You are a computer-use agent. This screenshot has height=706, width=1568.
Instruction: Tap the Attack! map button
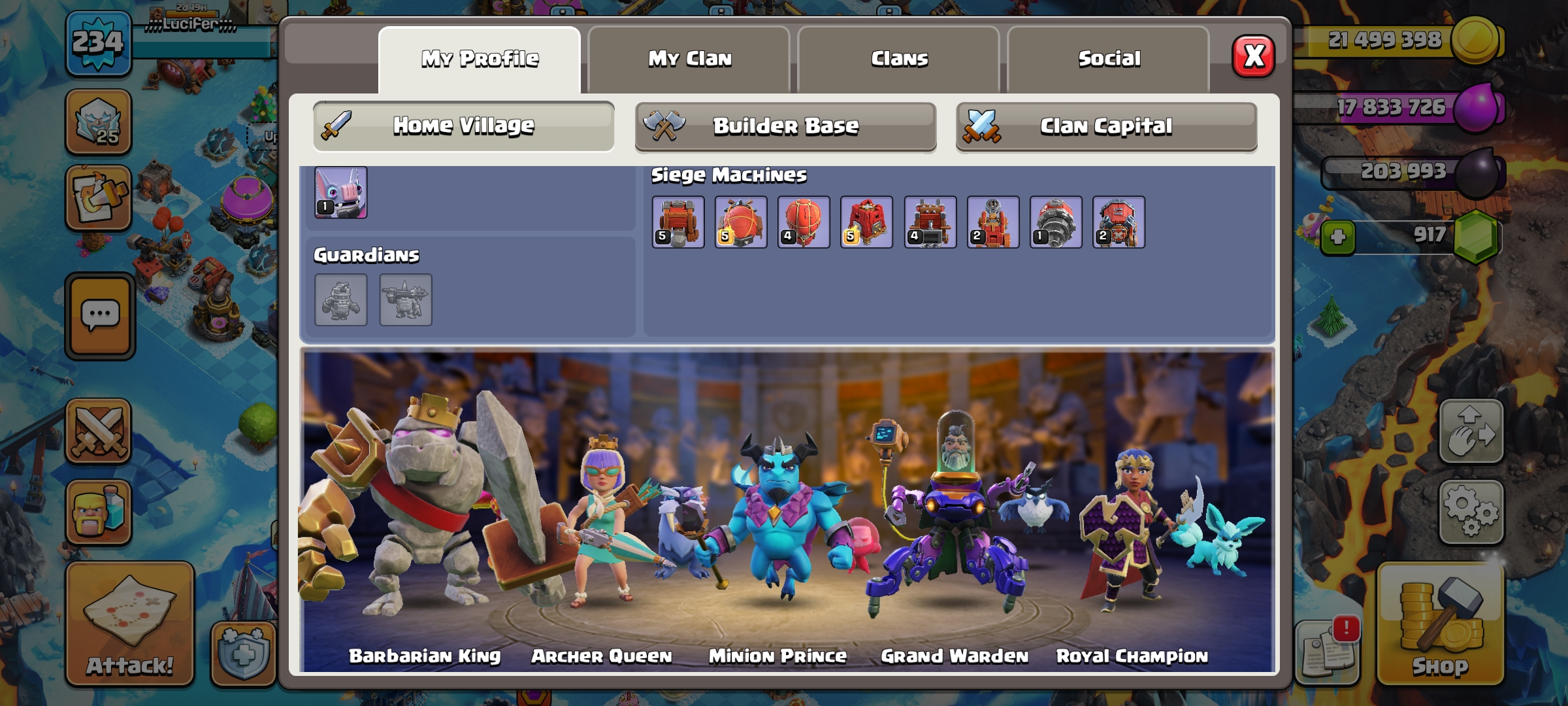tap(129, 624)
